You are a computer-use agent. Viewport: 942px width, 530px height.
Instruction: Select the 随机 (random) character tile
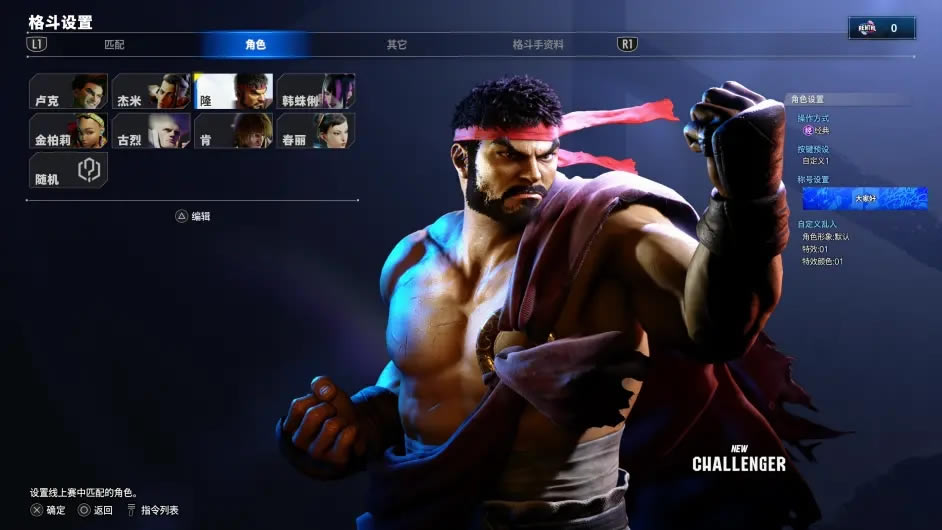click(68, 170)
